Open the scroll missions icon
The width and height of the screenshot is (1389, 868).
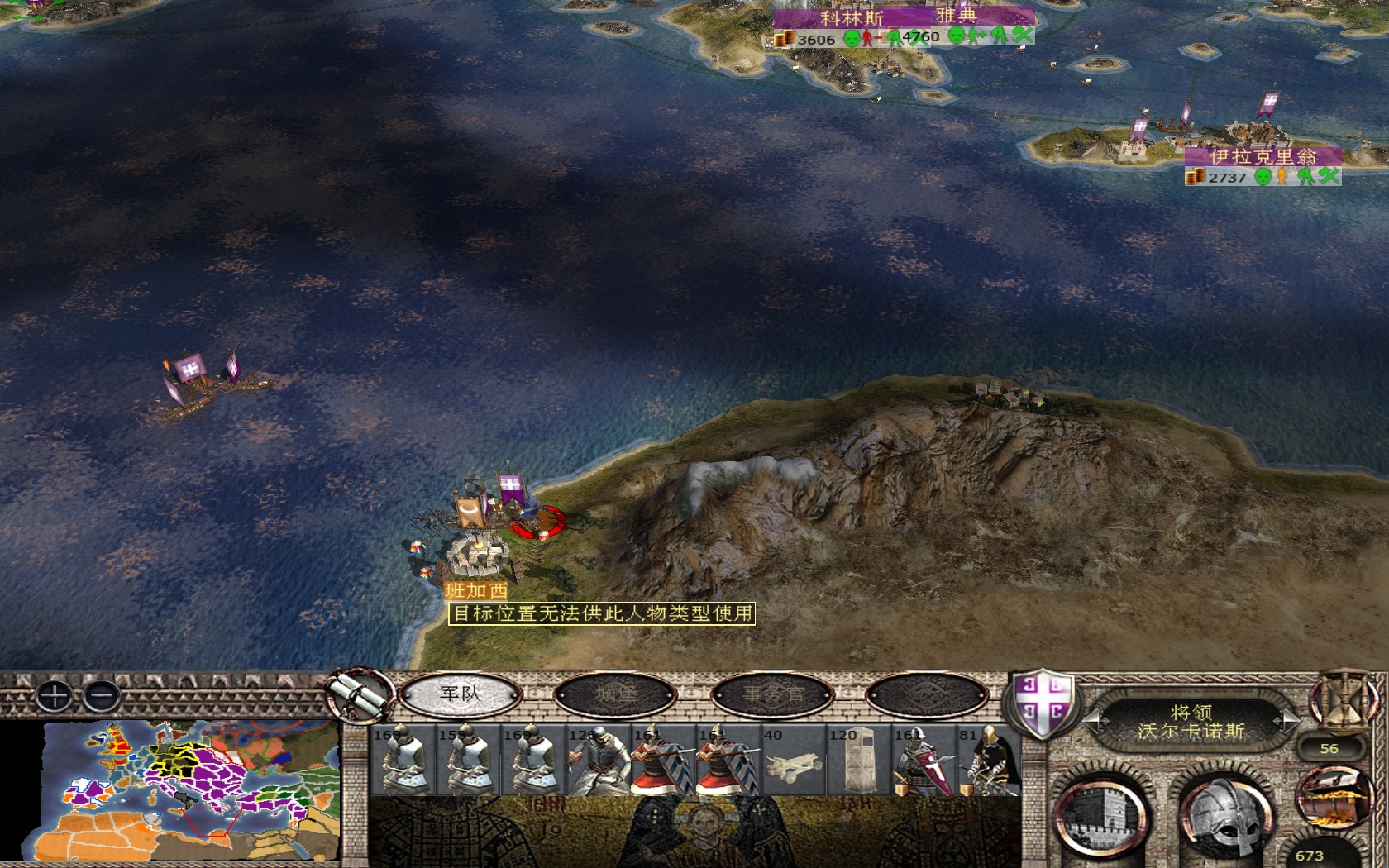point(360,696)
